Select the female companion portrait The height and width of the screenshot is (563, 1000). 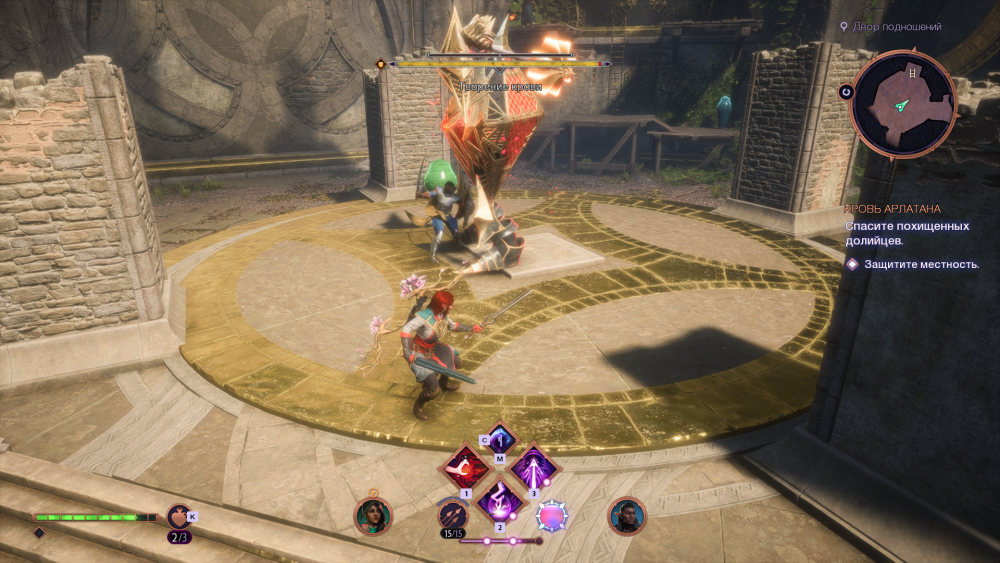pyautogui.click(x=373, y=516)
